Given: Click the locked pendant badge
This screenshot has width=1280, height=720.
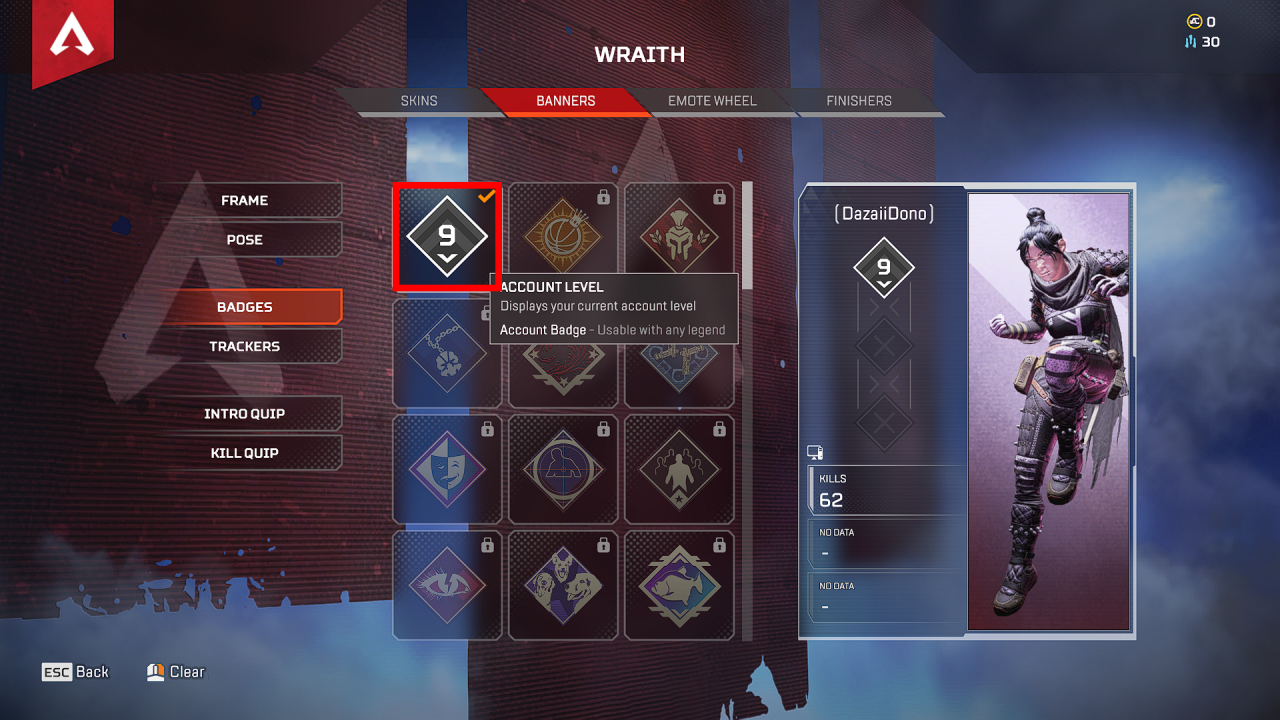Looking at the screenshot, I should [447, 352].
